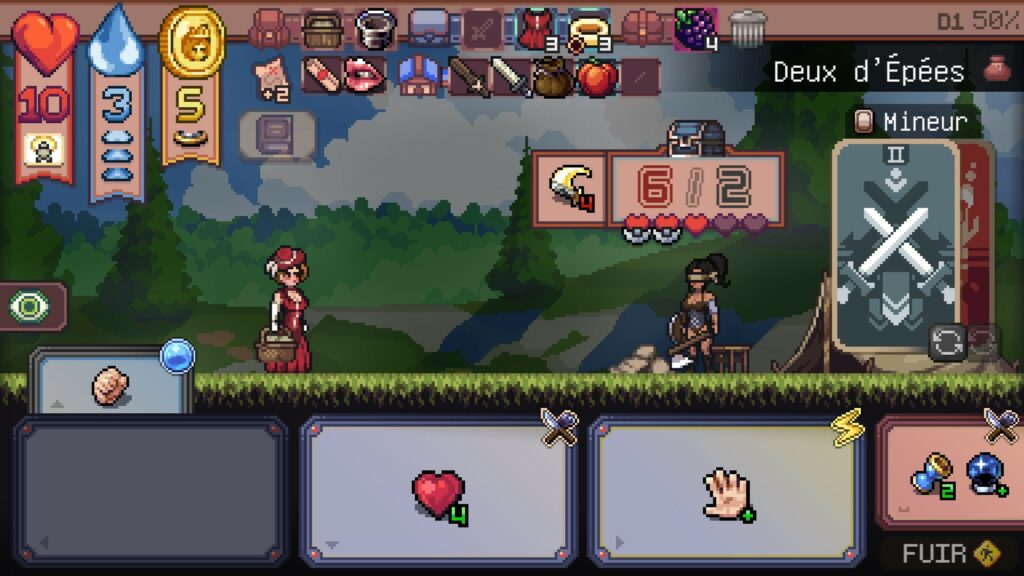Select the brown loot sack item

(x=551, y=77)
